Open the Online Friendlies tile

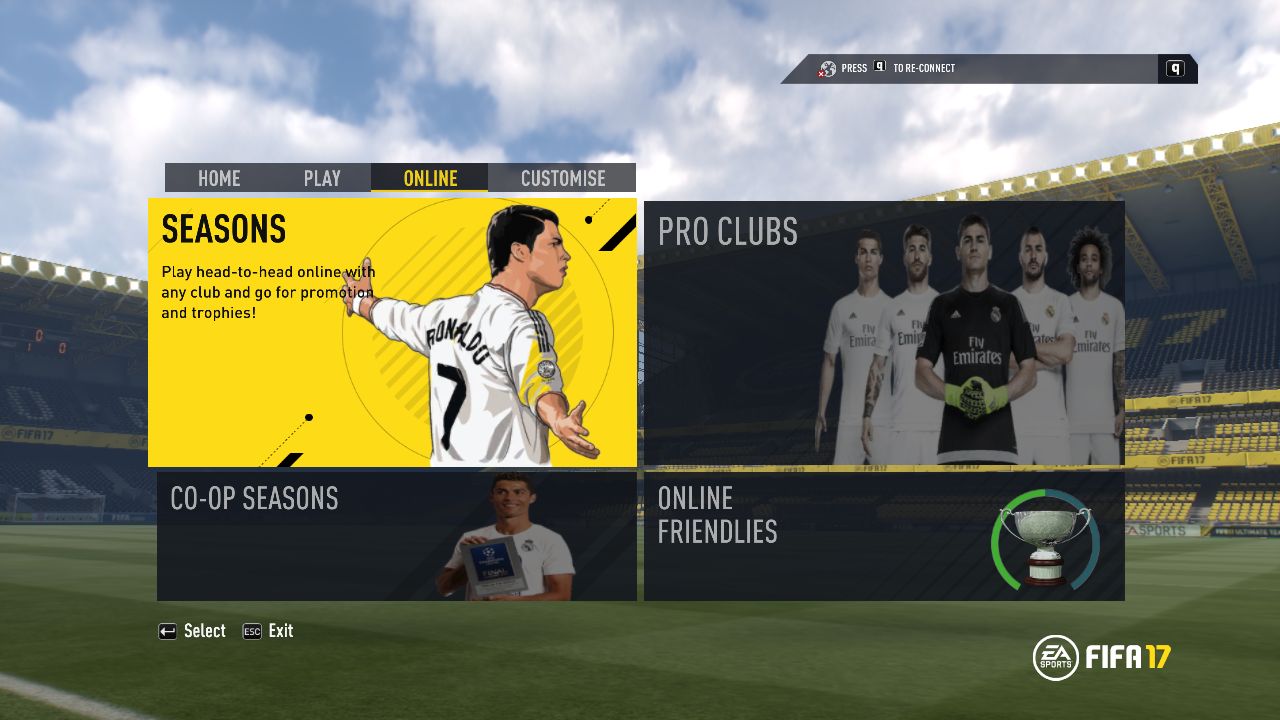pyautogui.click(x=884, y=536)
